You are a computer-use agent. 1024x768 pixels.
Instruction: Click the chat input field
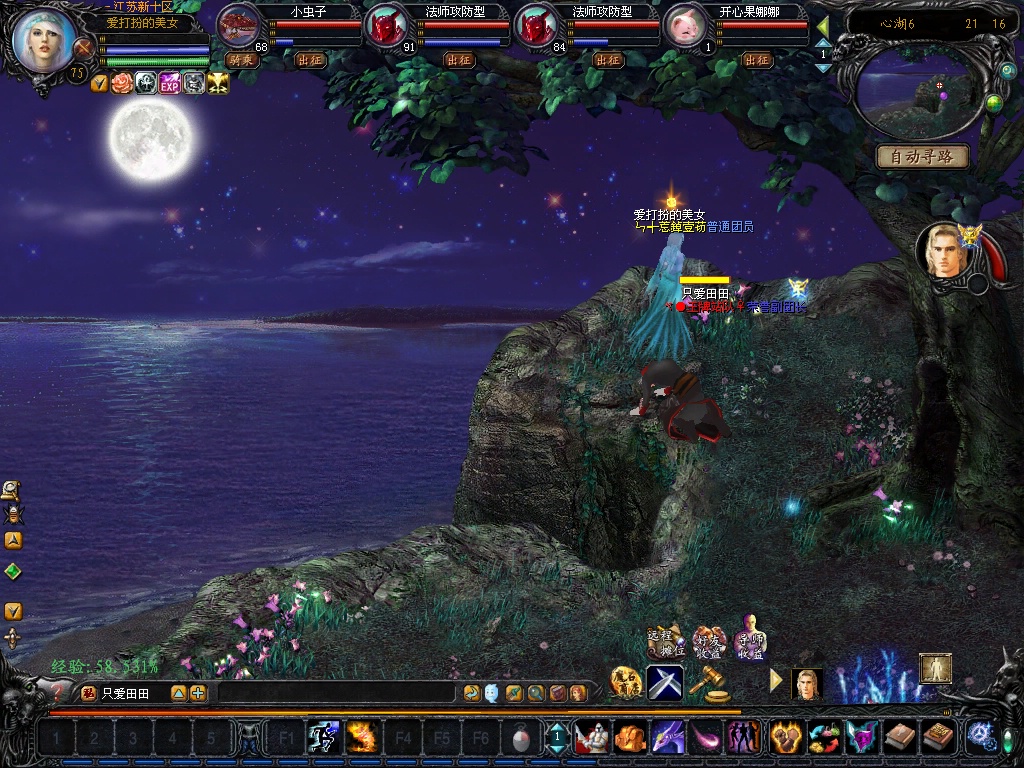[336, 693]
